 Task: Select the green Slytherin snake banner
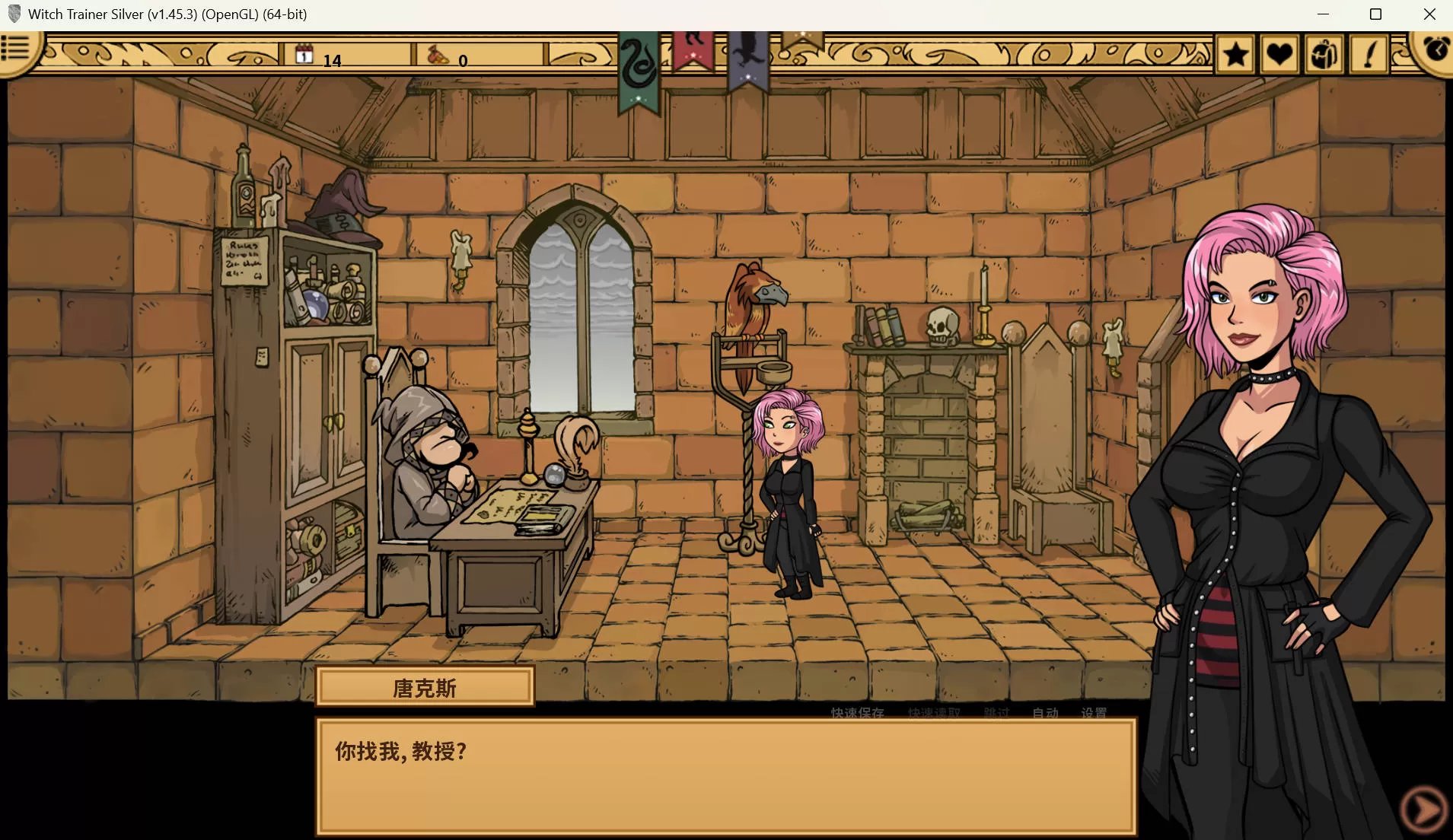638,70
